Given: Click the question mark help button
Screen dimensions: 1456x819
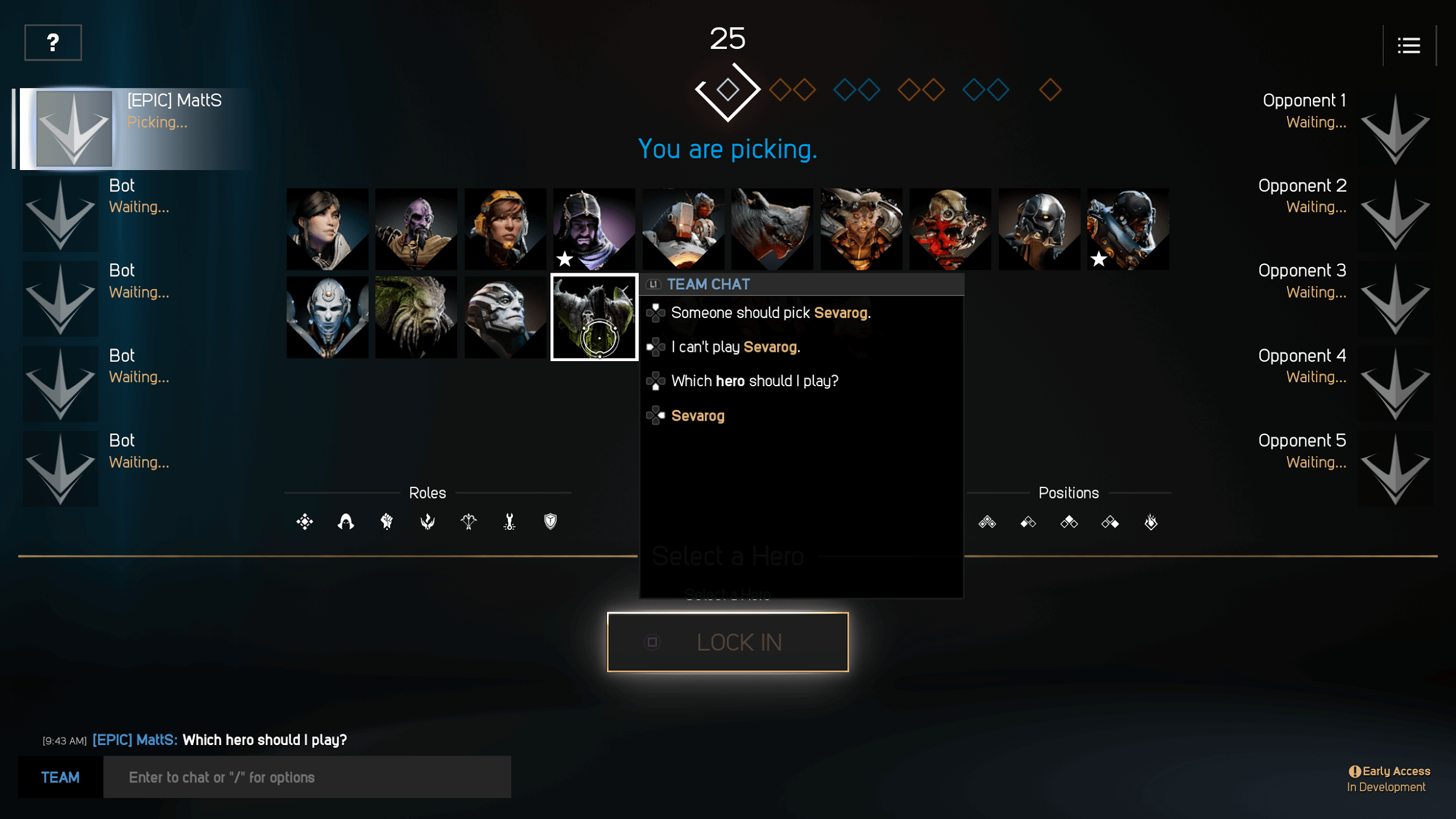Looking at the screenshot, I should [x=52, y=42].
